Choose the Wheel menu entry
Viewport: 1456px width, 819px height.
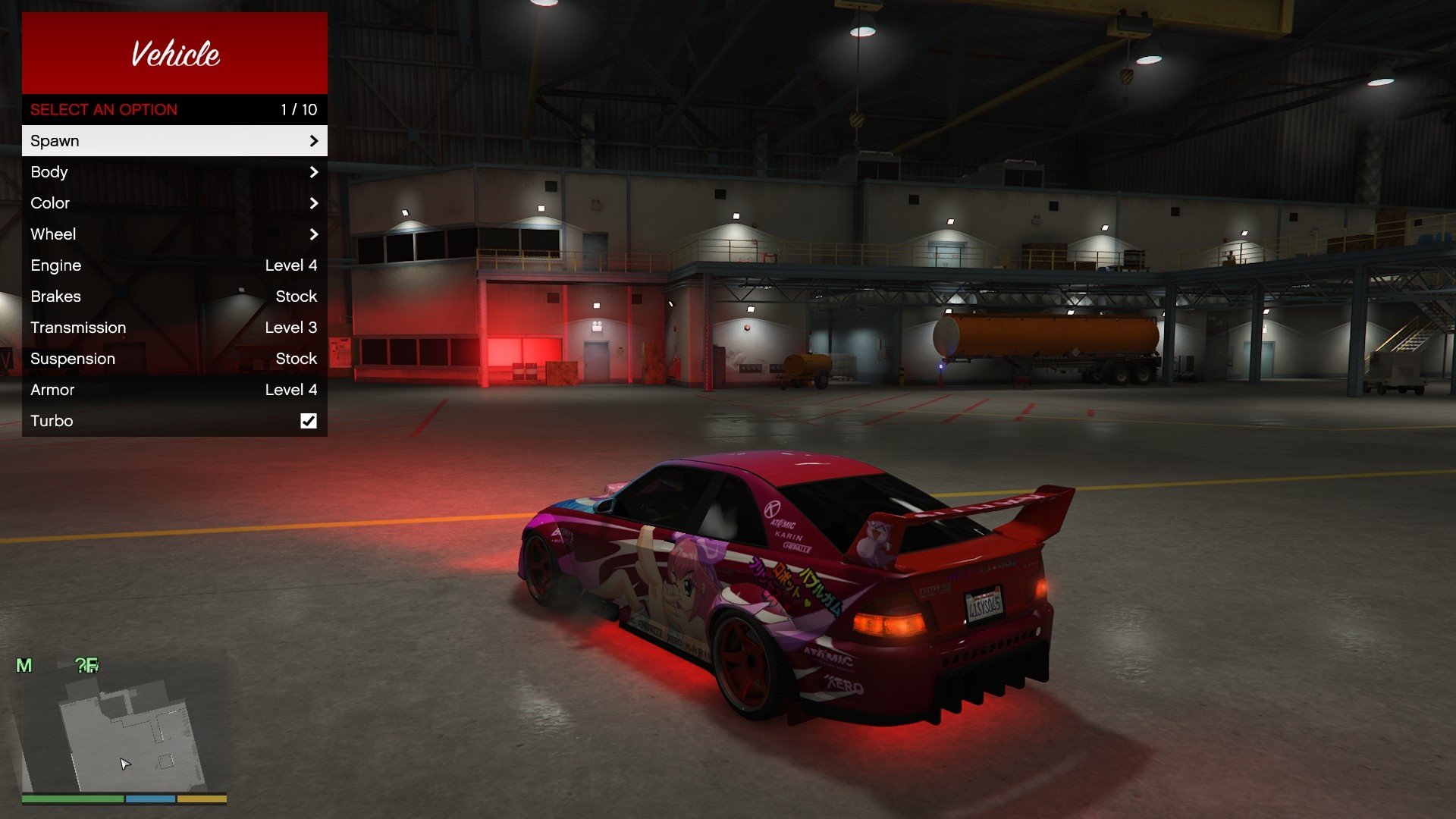tap(174, 234)
